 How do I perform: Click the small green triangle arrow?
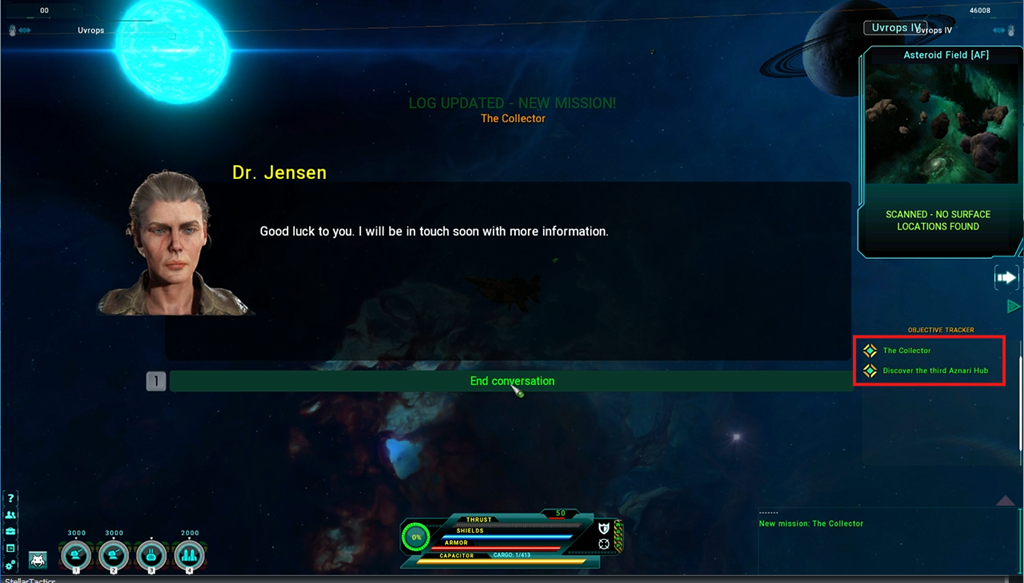point(1012,306)
